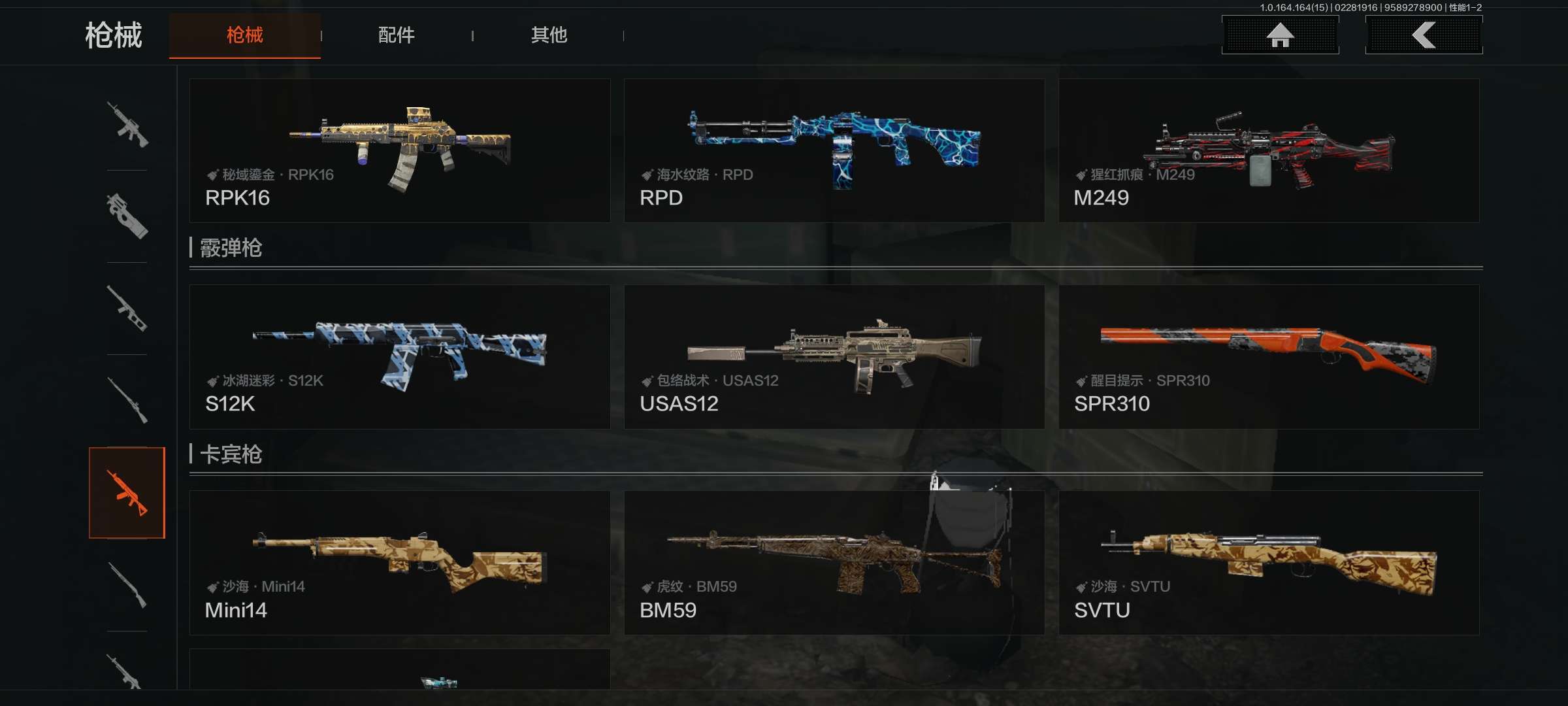Open the SVTU carbine card
1568x706 pixels.
[1268, 563]
